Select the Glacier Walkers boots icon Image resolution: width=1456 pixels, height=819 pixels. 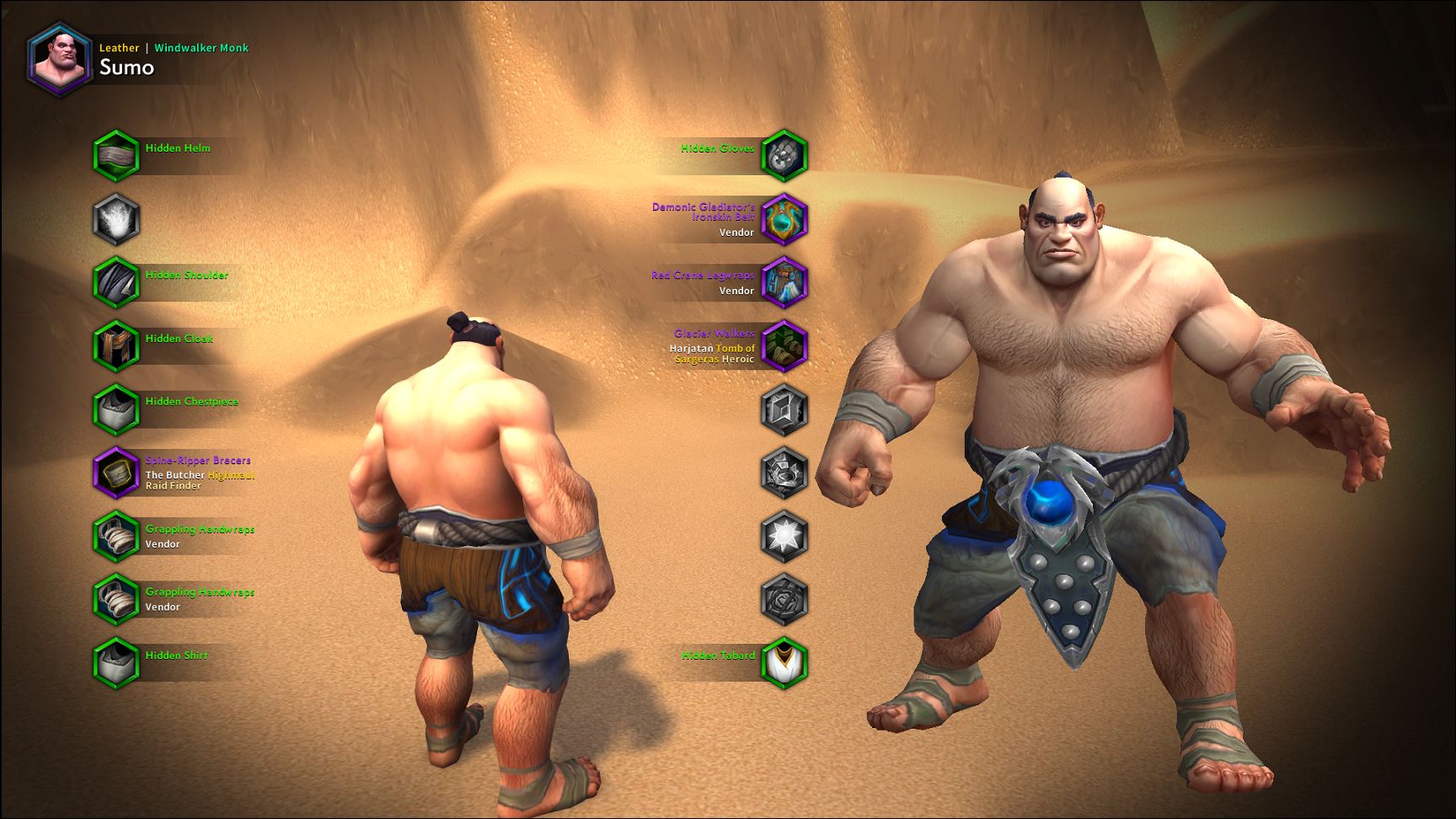tap(784, 348)
